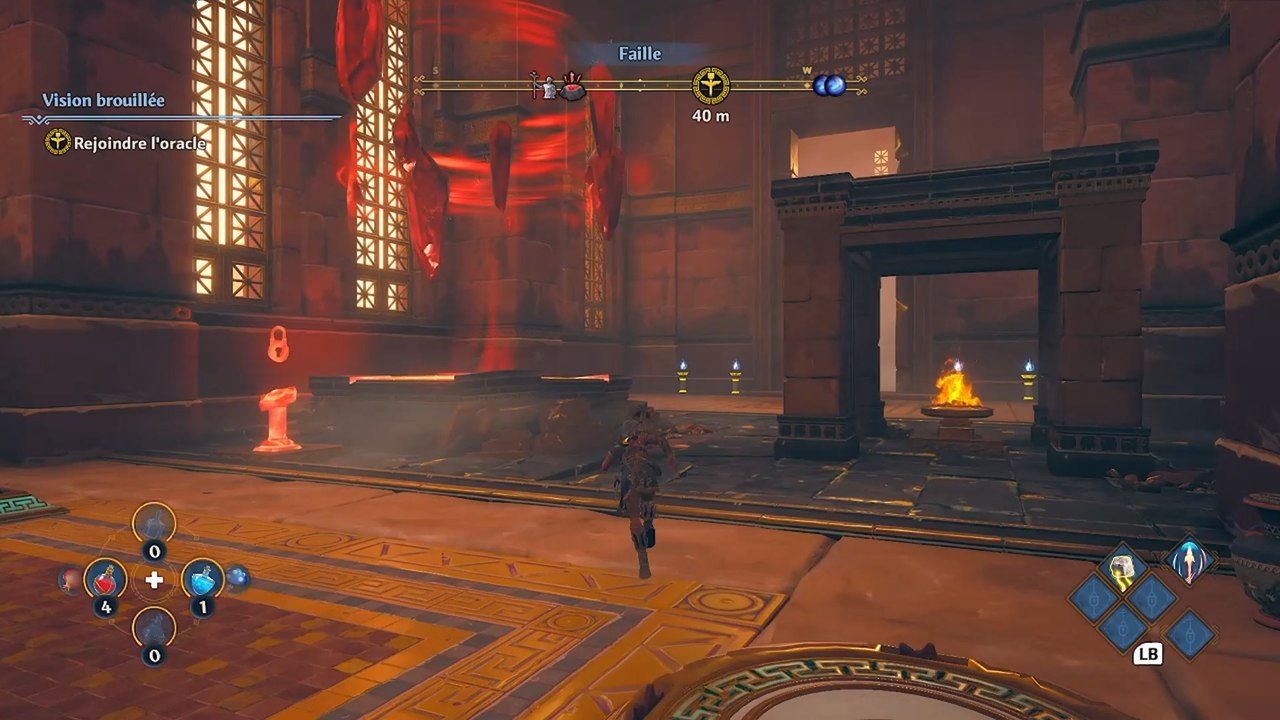
Task: Click the red crystal marker on the compass
Action: [572, 88]
